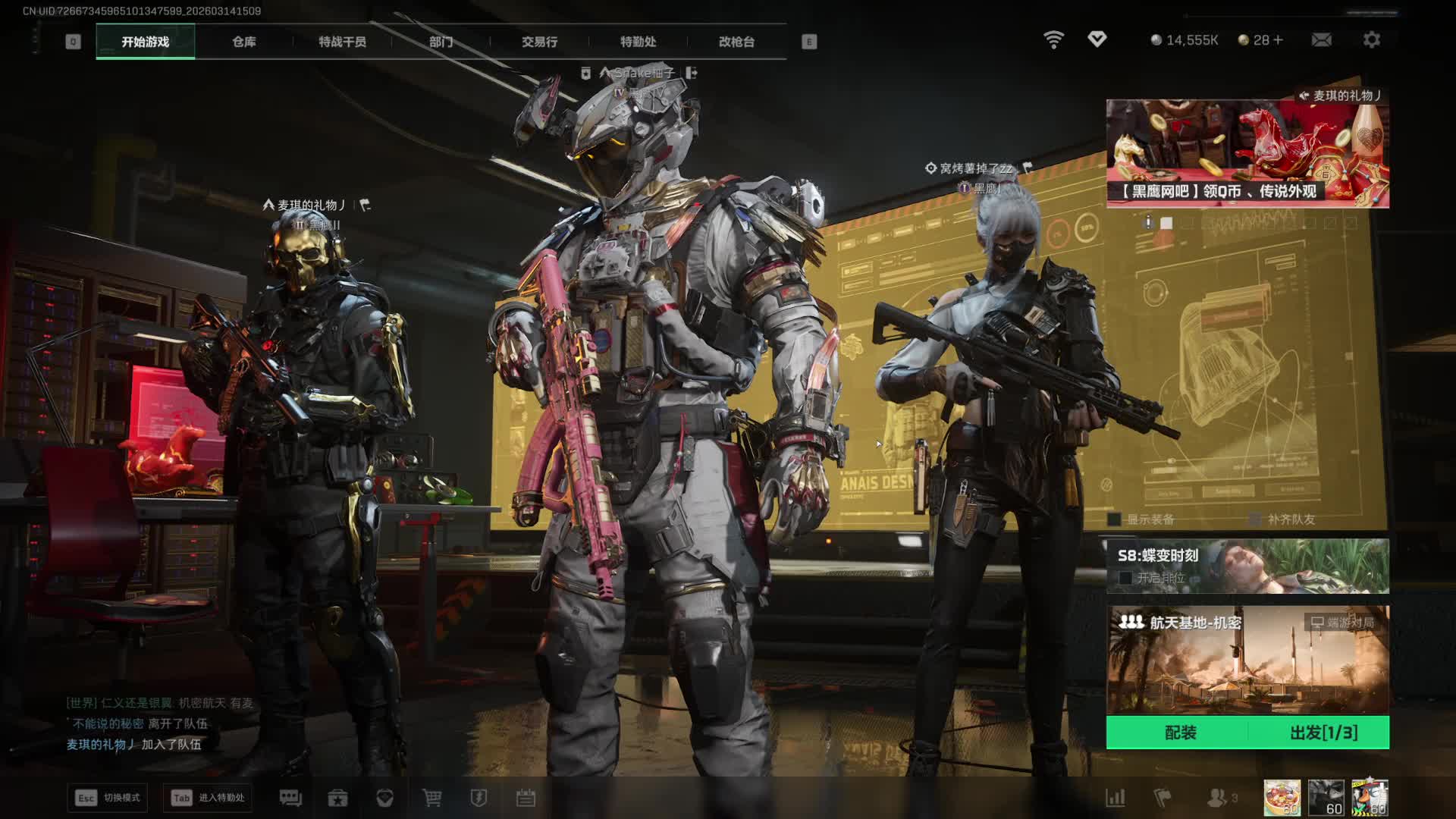Viewport: 1456px width, 819px height.
Task: Show the friends list icon
Action: (1217, 798)
